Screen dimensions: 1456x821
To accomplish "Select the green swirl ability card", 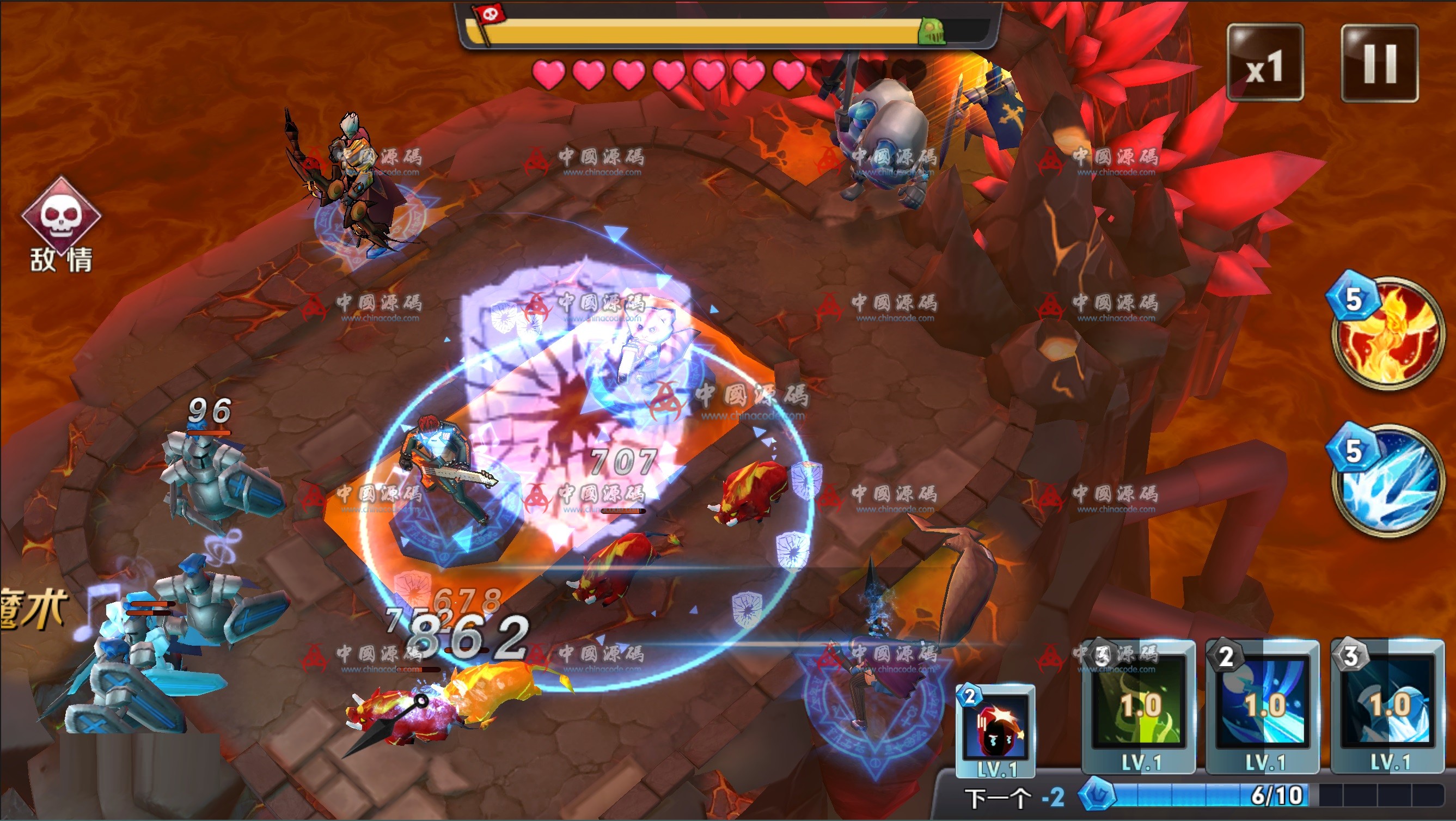I will click(1139, 706).
